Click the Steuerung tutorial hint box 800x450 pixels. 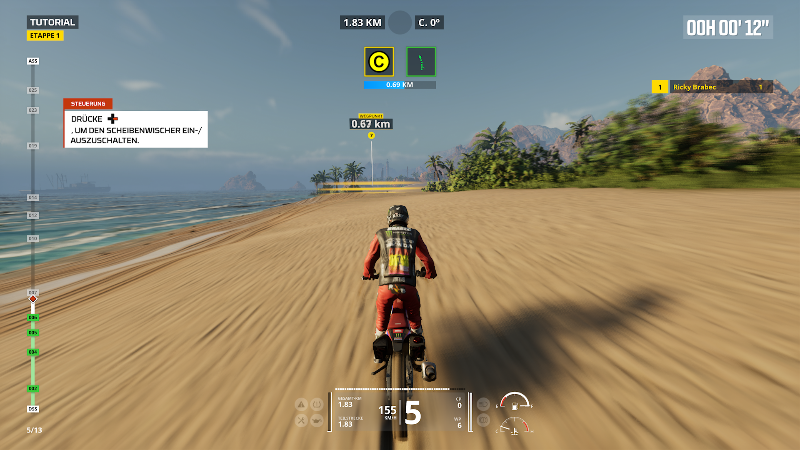pos(135,124)
